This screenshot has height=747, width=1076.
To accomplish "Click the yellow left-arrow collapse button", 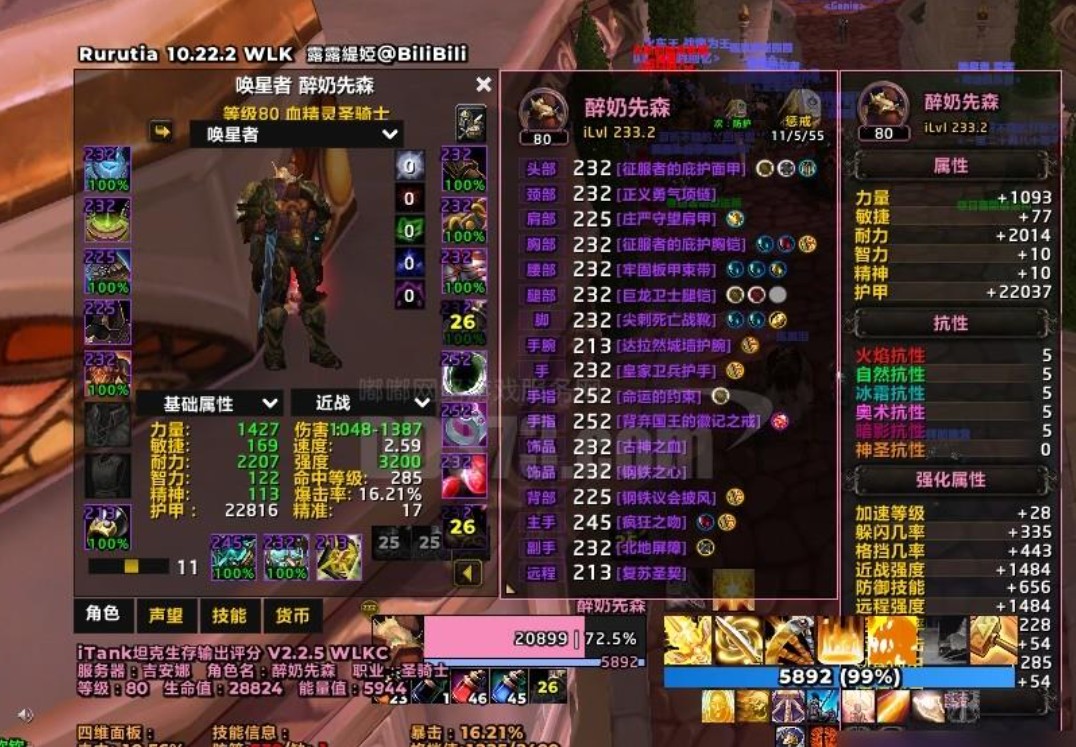I will (x=468, y=573).
